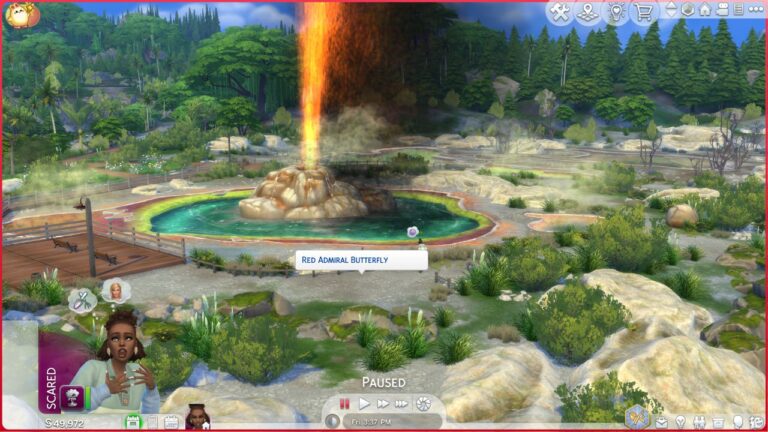The image size is (768, 432).
Task: Set game speed to ultra speed
Action: pyautogui.click(x=402, y=404)
